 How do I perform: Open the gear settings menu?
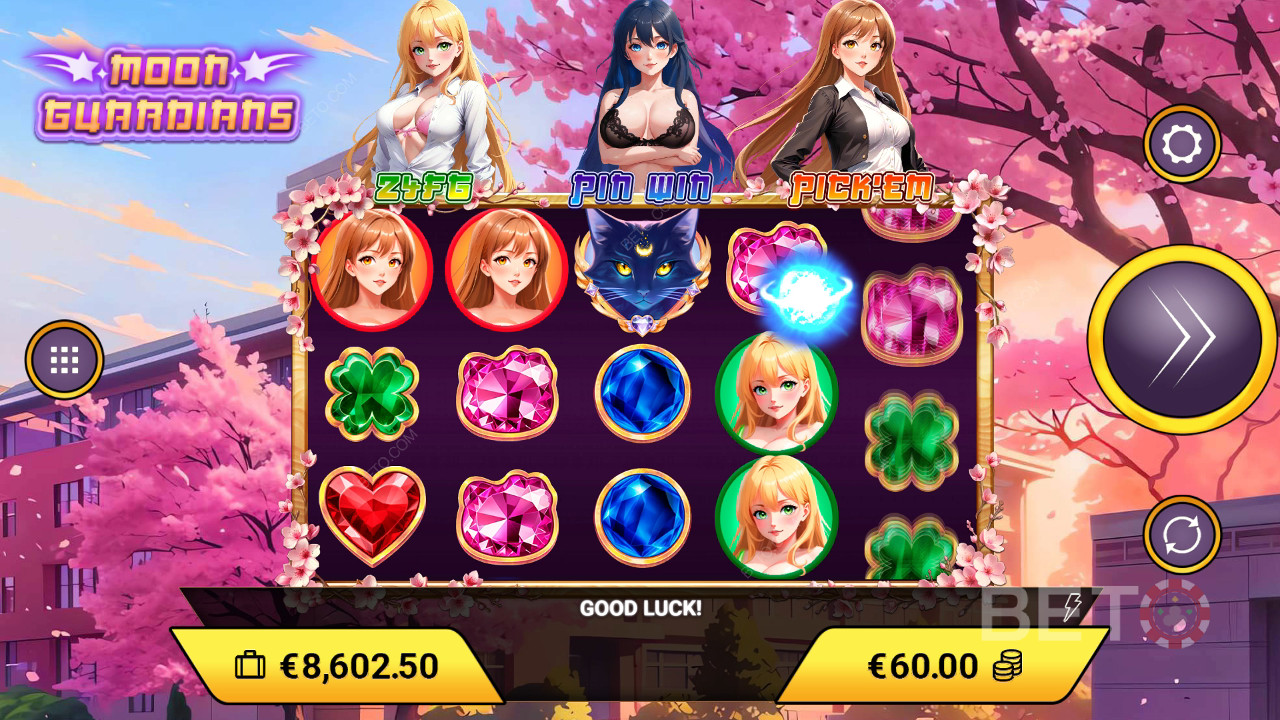[x=1182, y=144]
